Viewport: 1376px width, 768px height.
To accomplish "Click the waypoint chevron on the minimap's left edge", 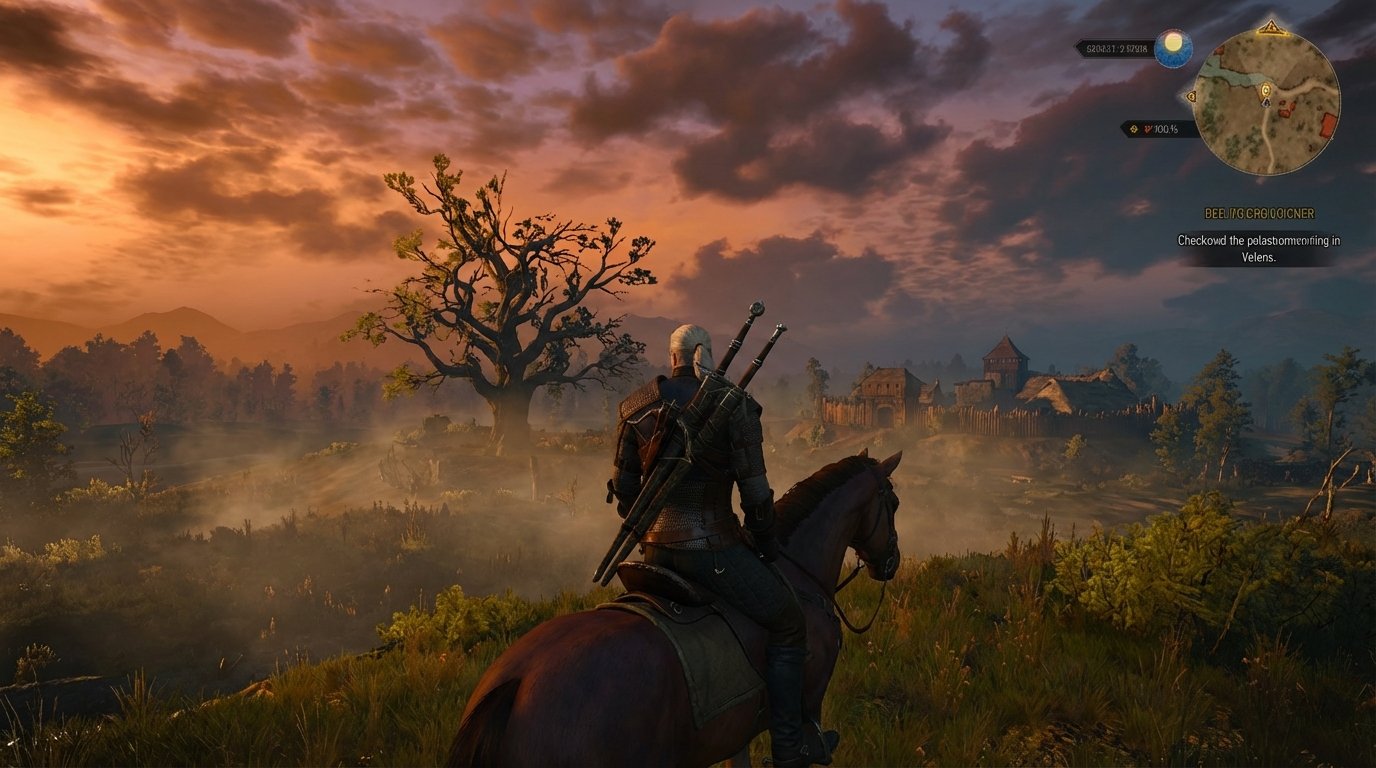I will pos(1191,97).
